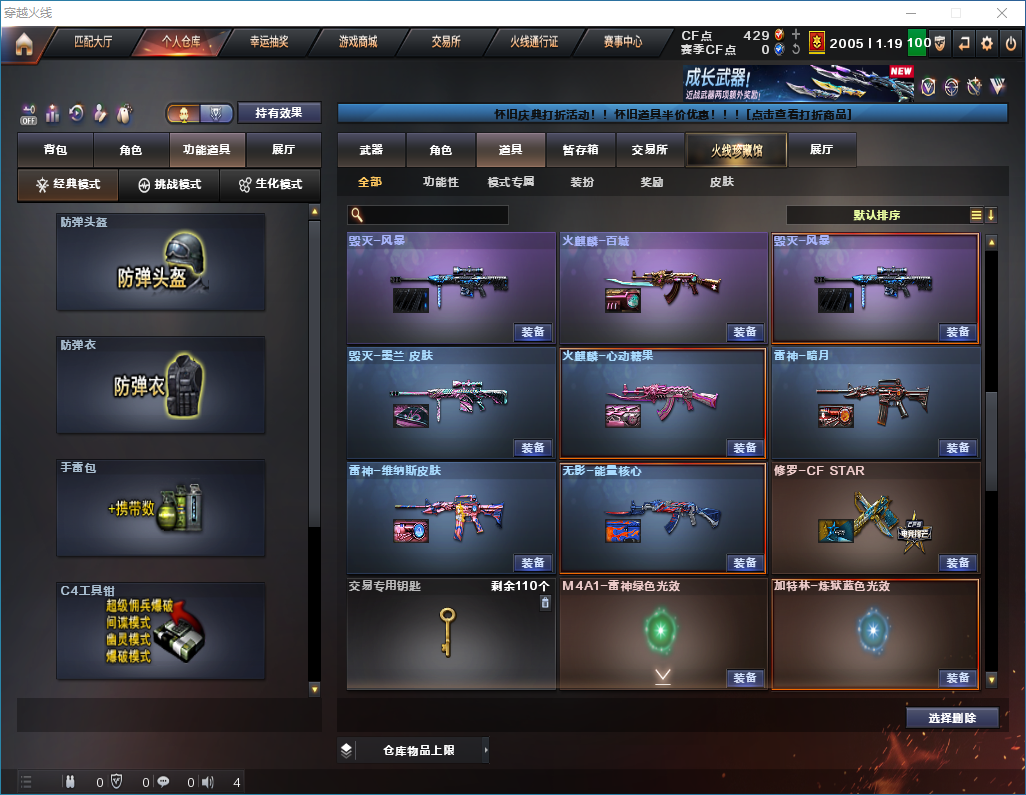Select the 防弹头盔 helmet slot
Screen dimensions: 1026x795
(x=161, y=262)
